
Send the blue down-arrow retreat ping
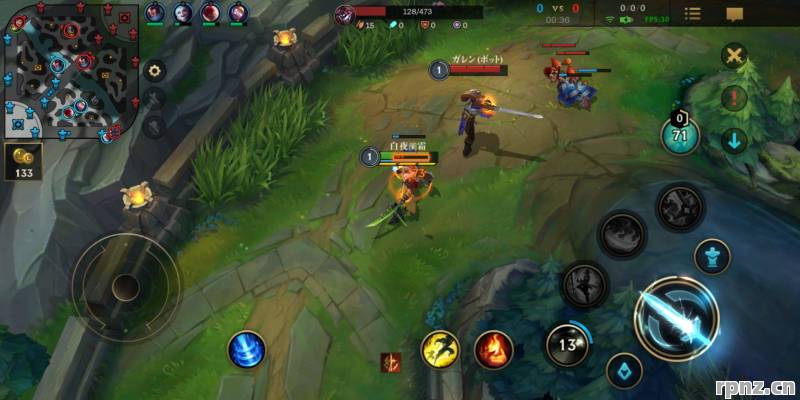[735, 140]
